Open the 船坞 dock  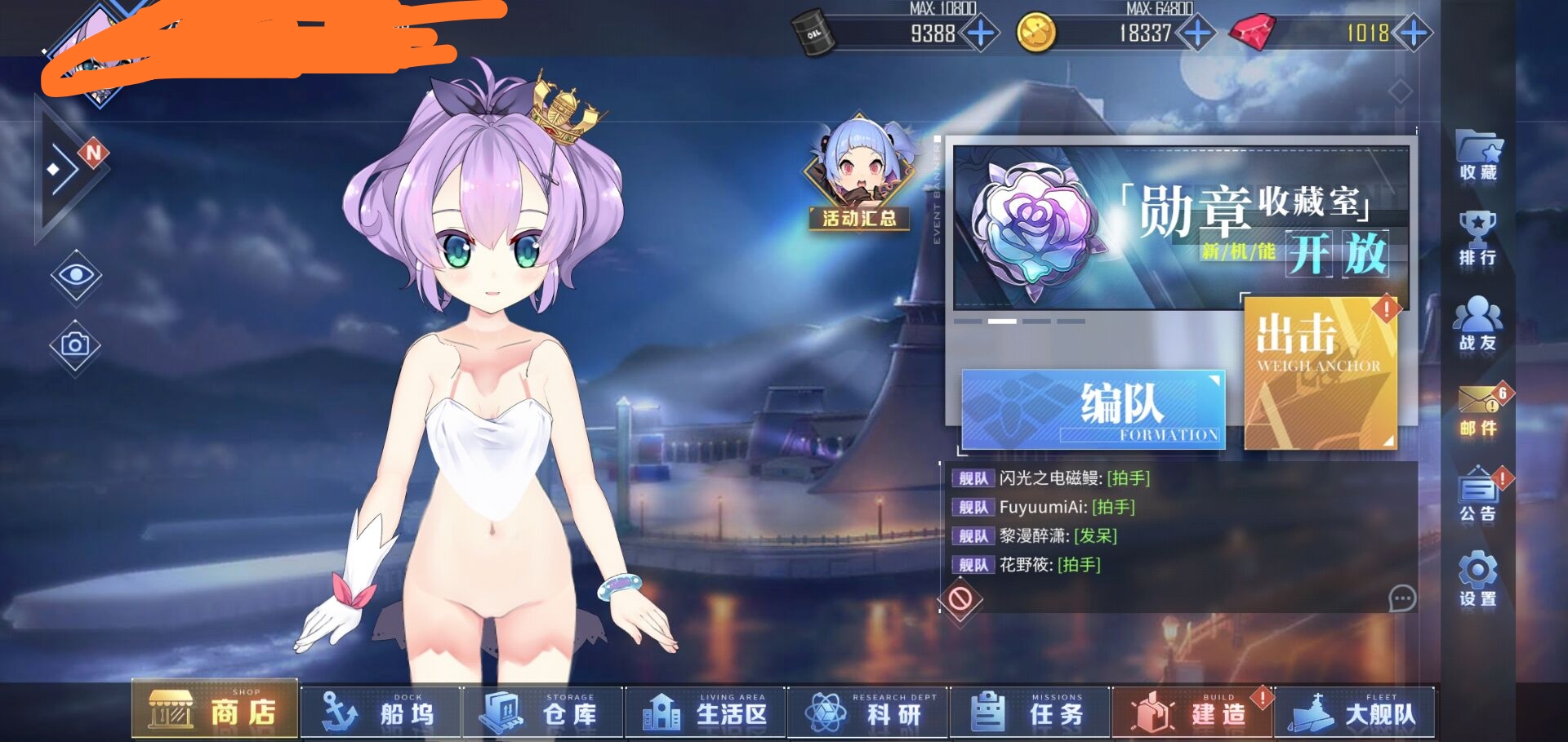coord(381,713)
